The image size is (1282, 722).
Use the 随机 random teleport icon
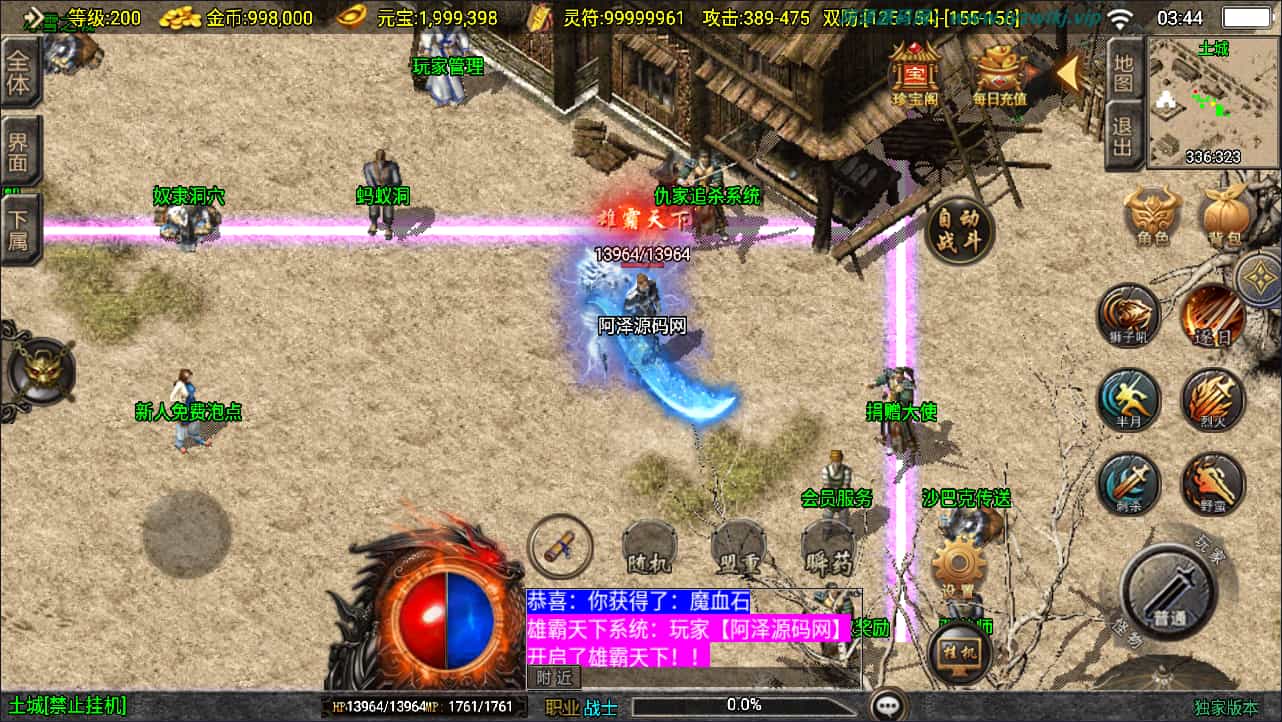point(651,547)
